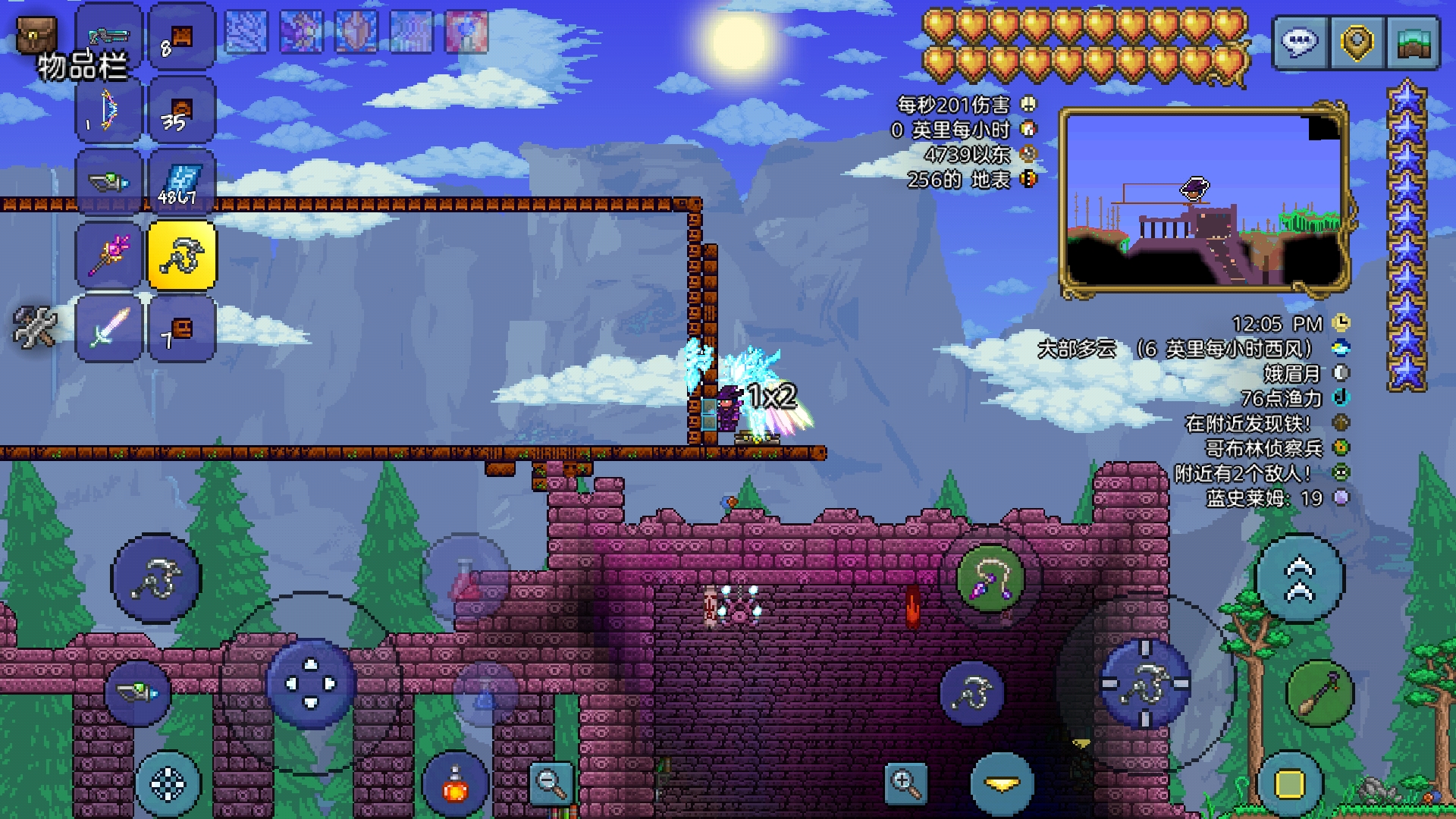Select the bow hotbar slot
This screenshot has height=819, width=1456.
pyautogui.click(x=108, y=111)
